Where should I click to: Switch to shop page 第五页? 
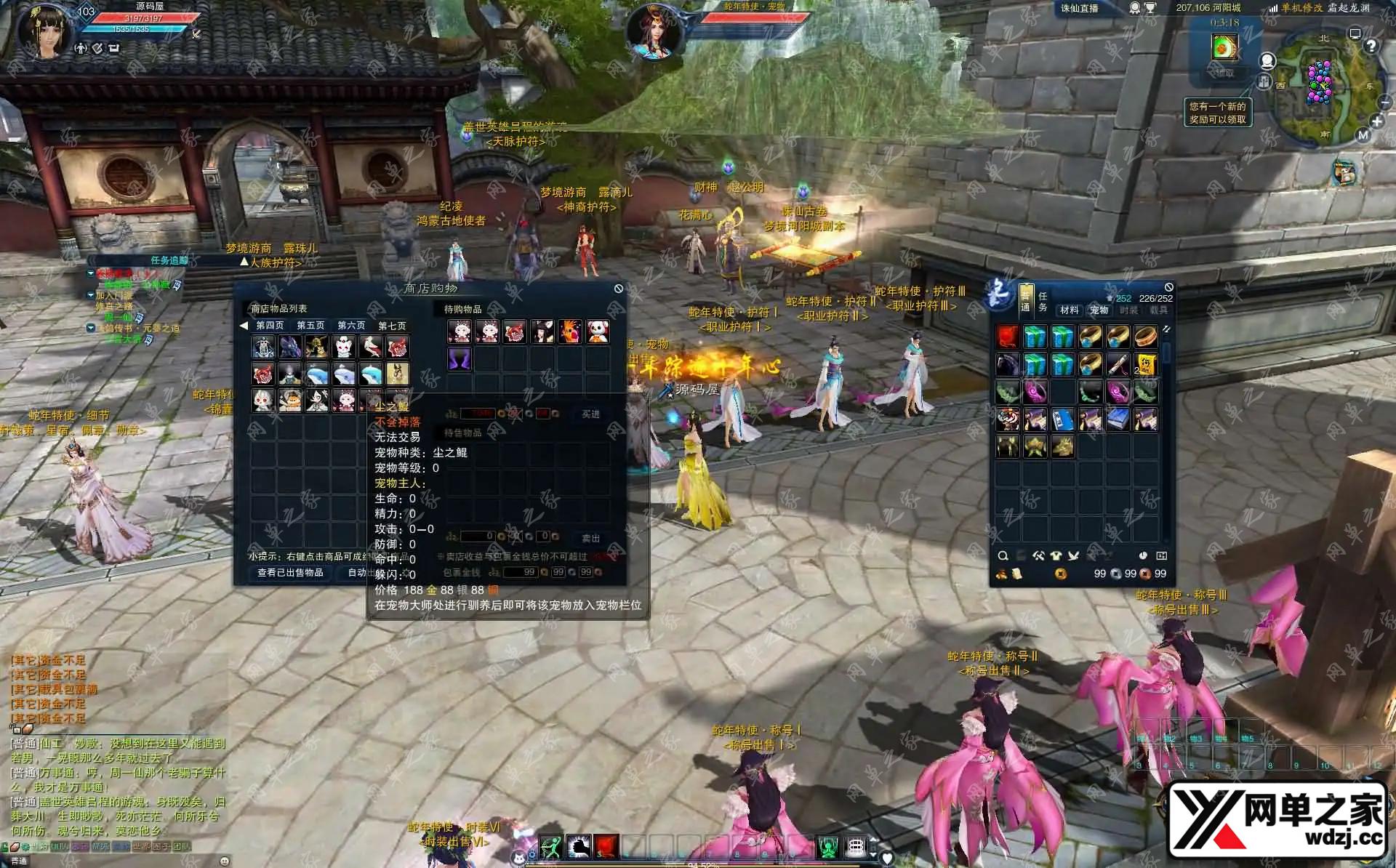(x=310, y=326)
